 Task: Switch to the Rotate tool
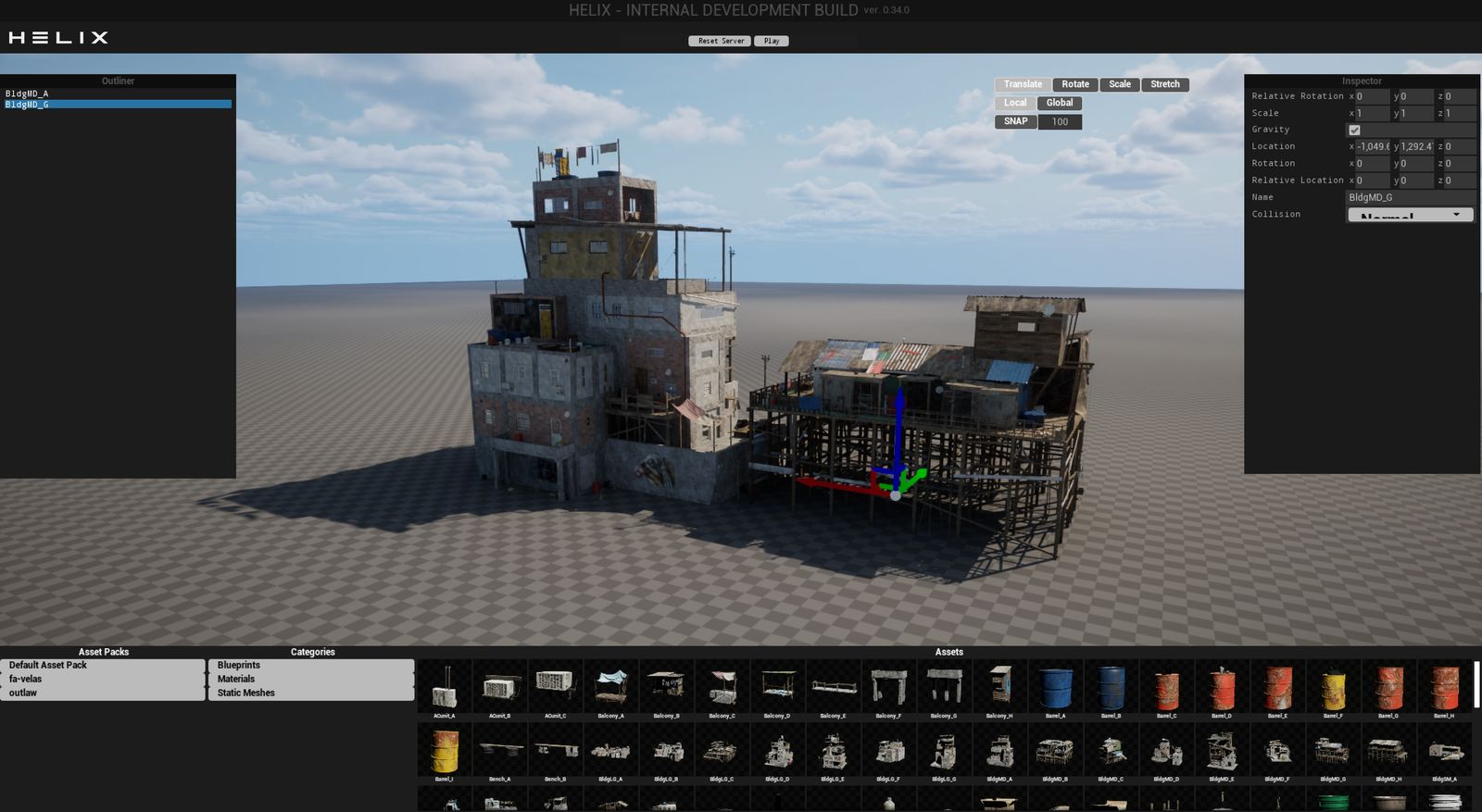1074,84
